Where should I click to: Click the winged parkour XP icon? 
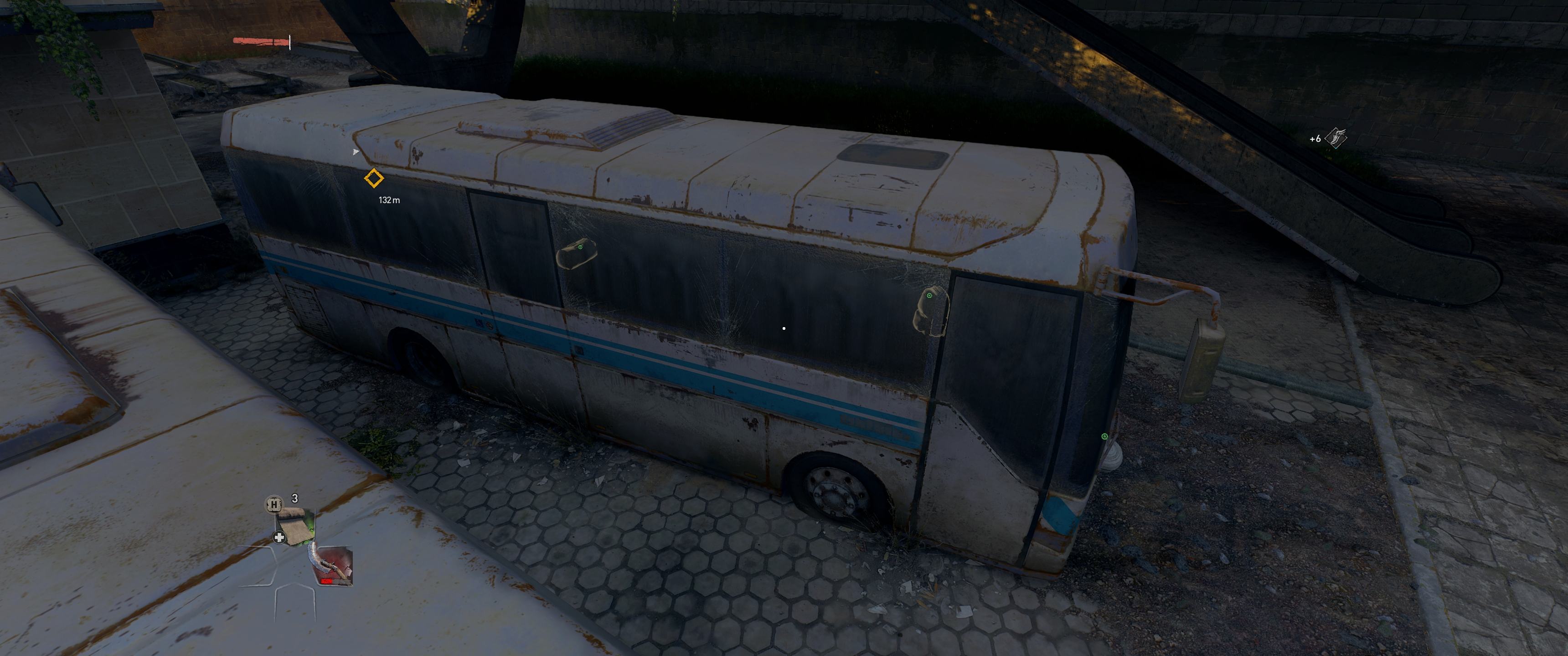click(1336, 138)
